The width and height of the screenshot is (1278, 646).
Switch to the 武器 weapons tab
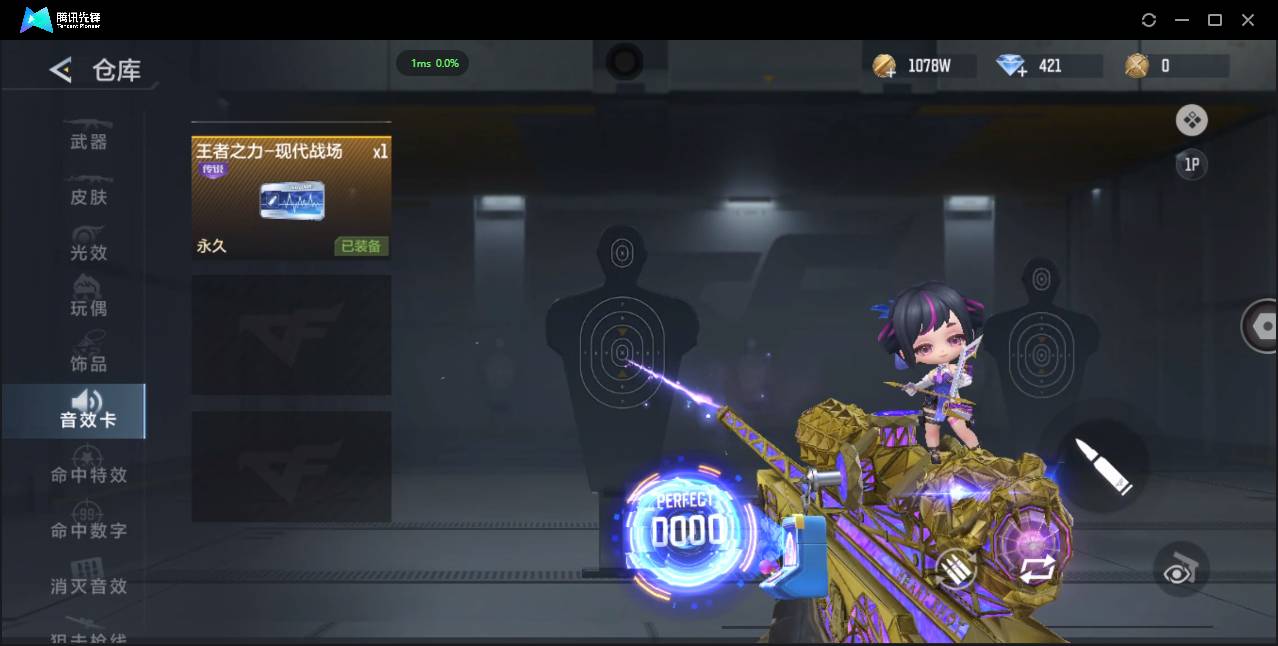click(x=88, y=141)
